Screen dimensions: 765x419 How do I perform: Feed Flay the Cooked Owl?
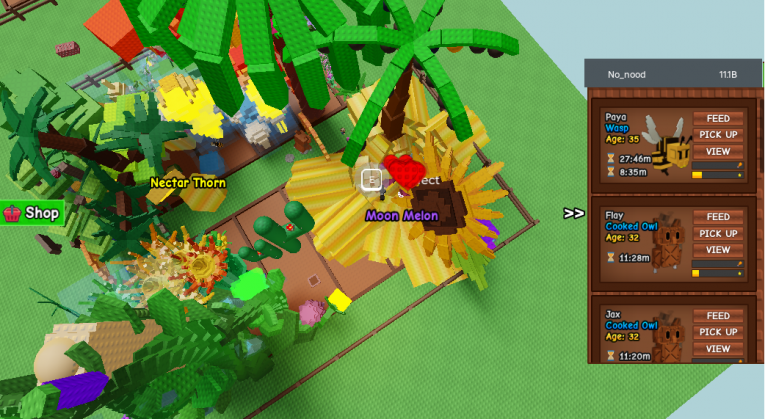pos(718,217)
